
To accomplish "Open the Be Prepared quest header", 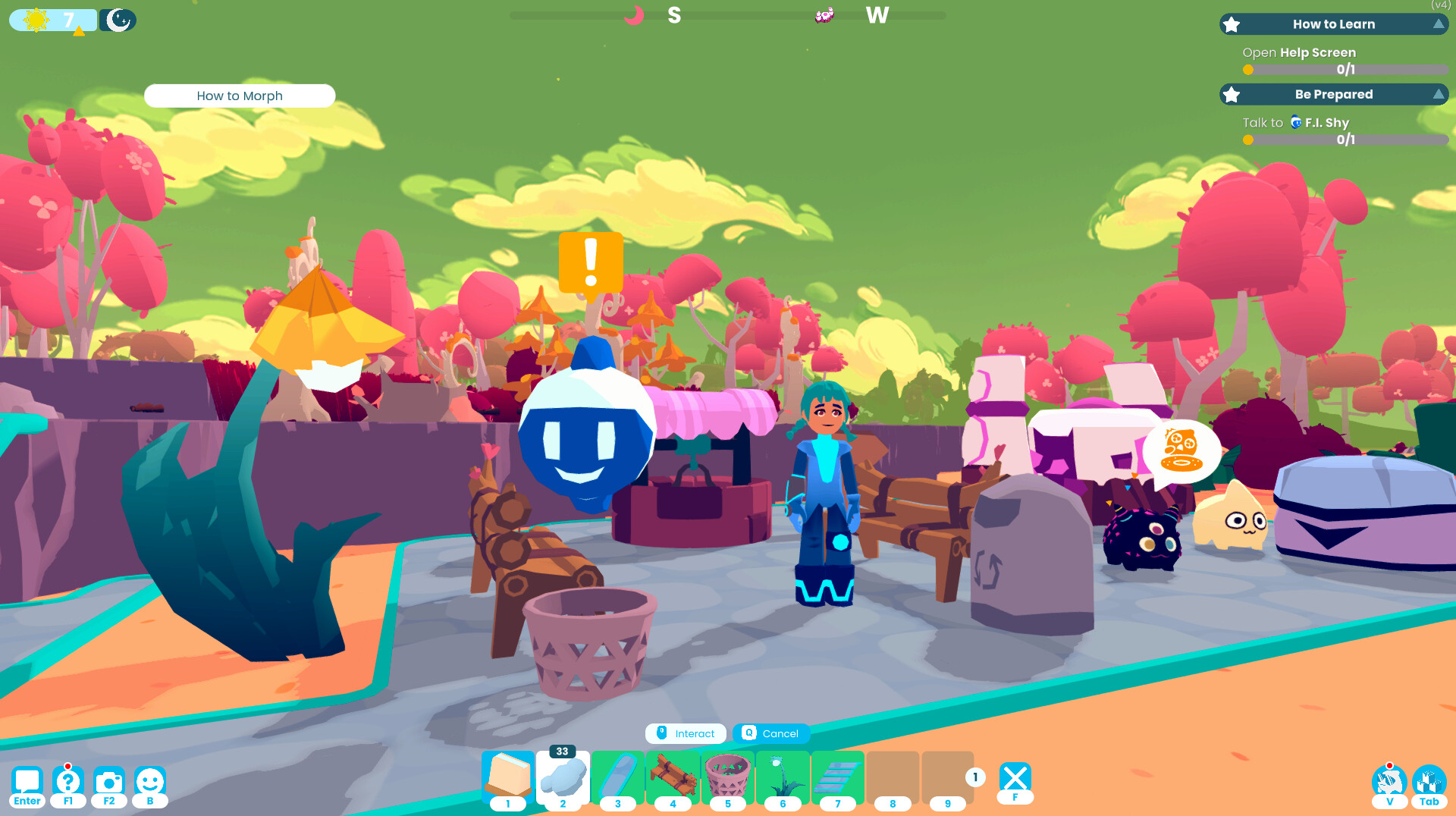I will tap(1335, 94).
